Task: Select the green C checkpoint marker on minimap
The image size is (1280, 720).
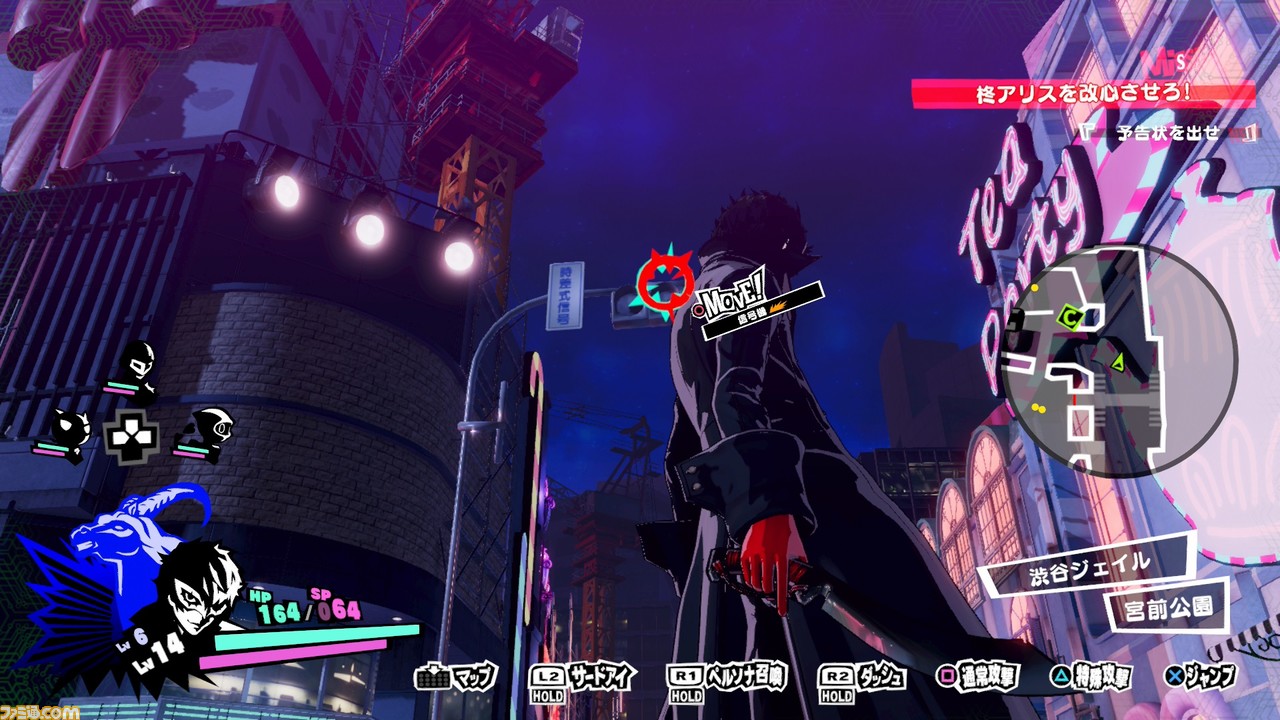Action: tap(1070, 318)
